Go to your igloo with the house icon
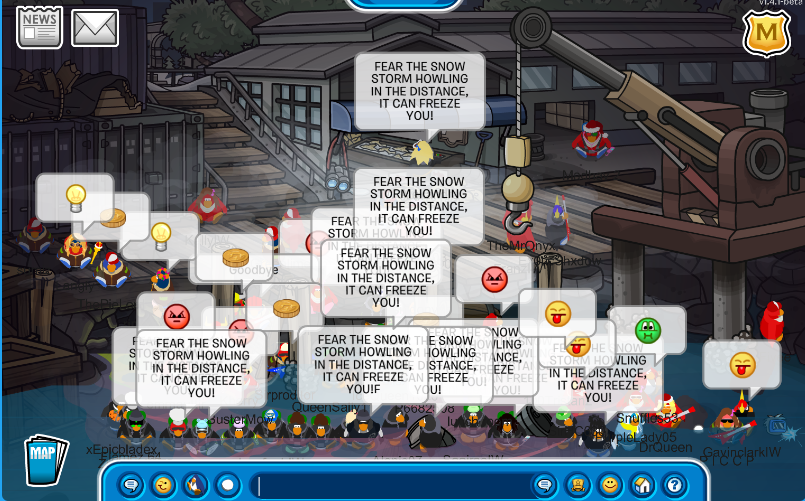805x501 pixels. coord(642,486)
